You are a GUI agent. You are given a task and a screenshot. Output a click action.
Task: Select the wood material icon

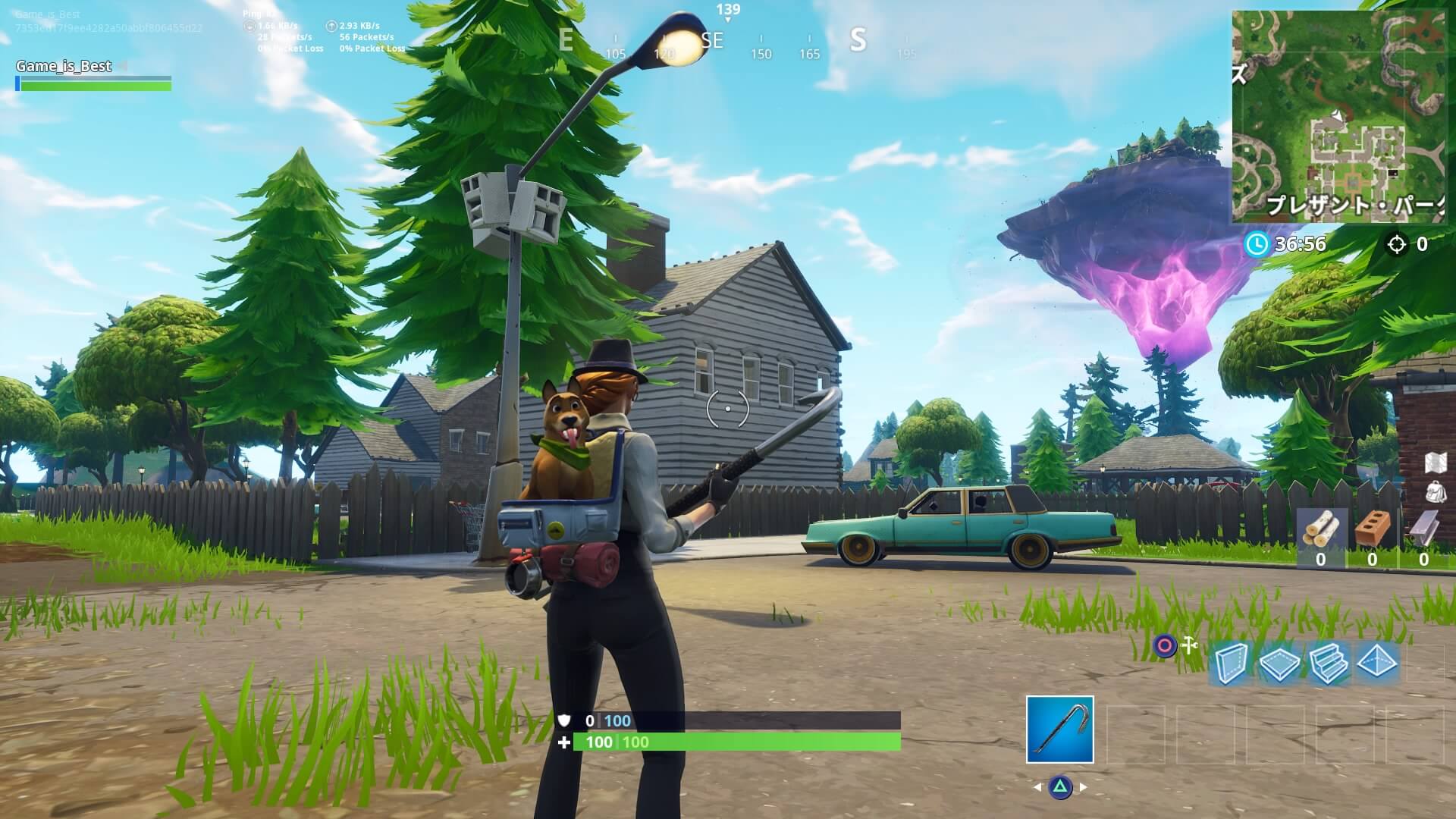pos(1321,530)
